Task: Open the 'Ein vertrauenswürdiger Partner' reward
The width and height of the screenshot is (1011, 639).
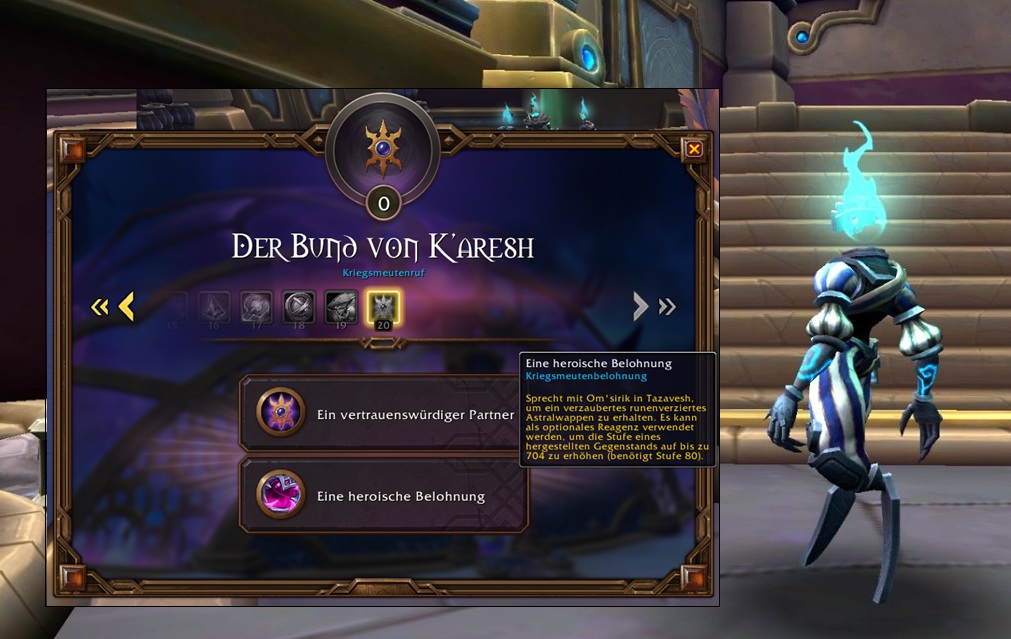Action: click(384, 414)
